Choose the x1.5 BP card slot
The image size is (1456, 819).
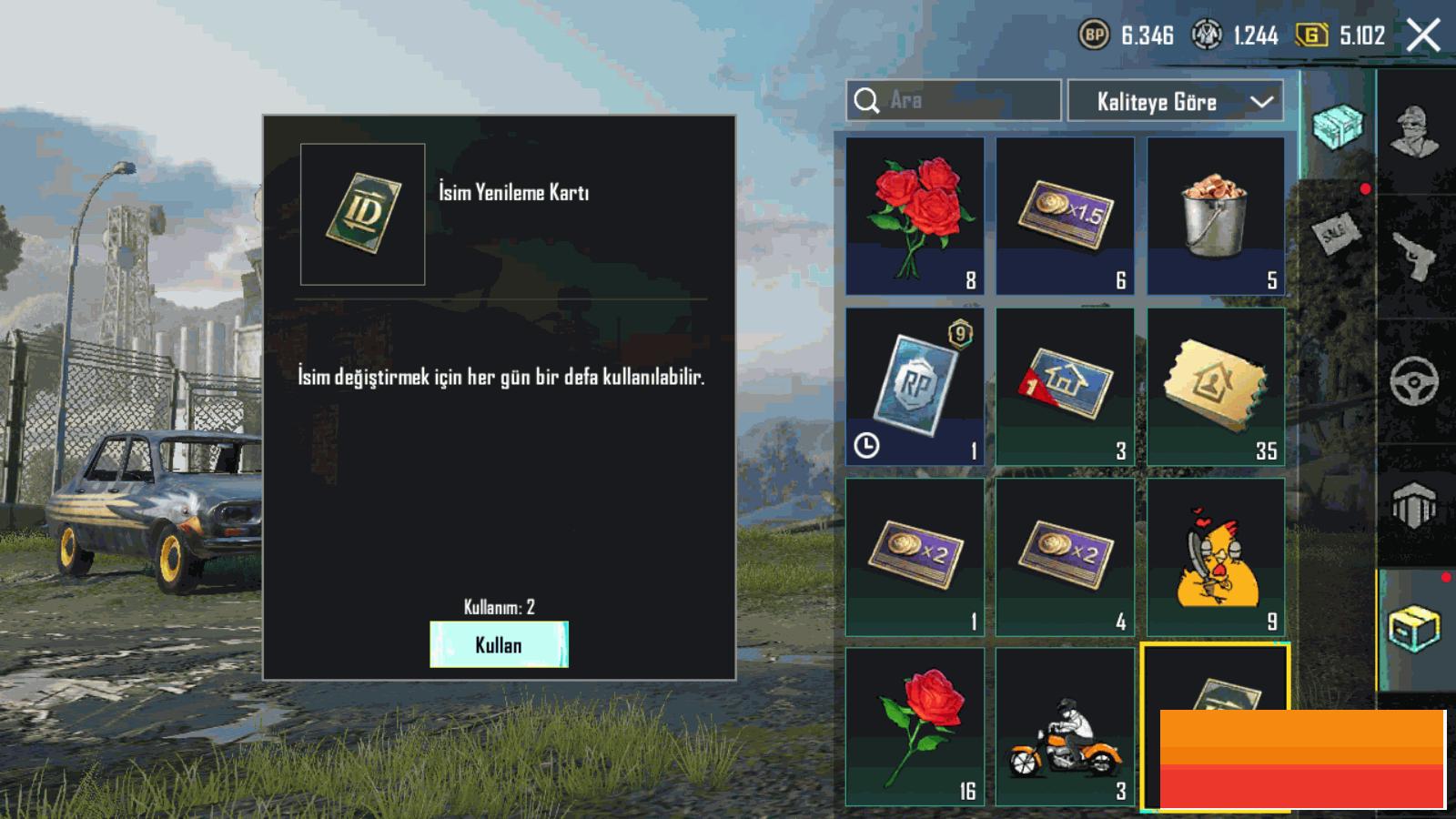click(1065, 216)
